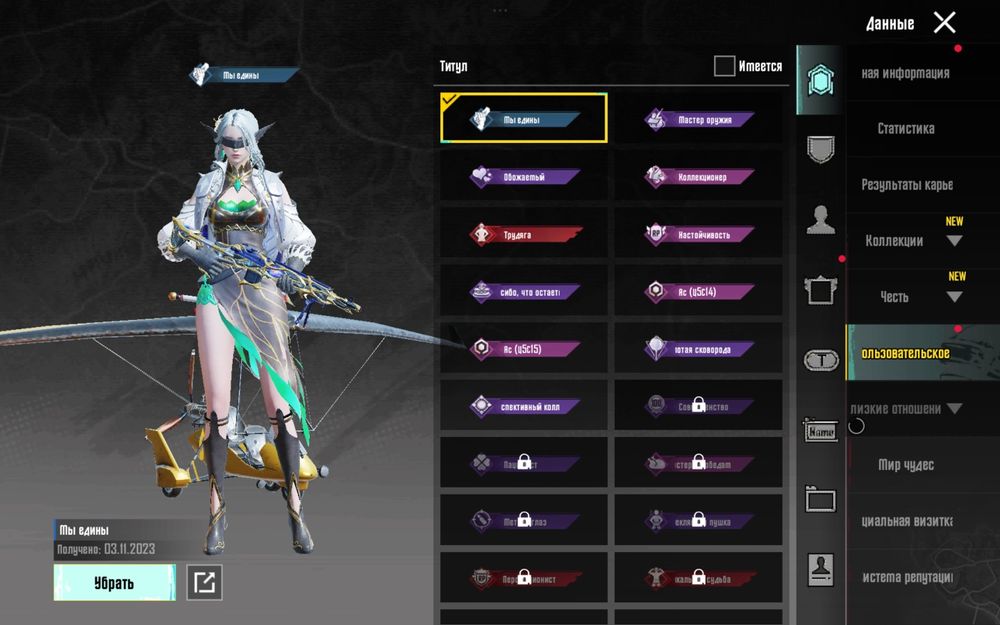Expand the Коллекции dropdown
The image size is (1000, 625).
point(914,241)
